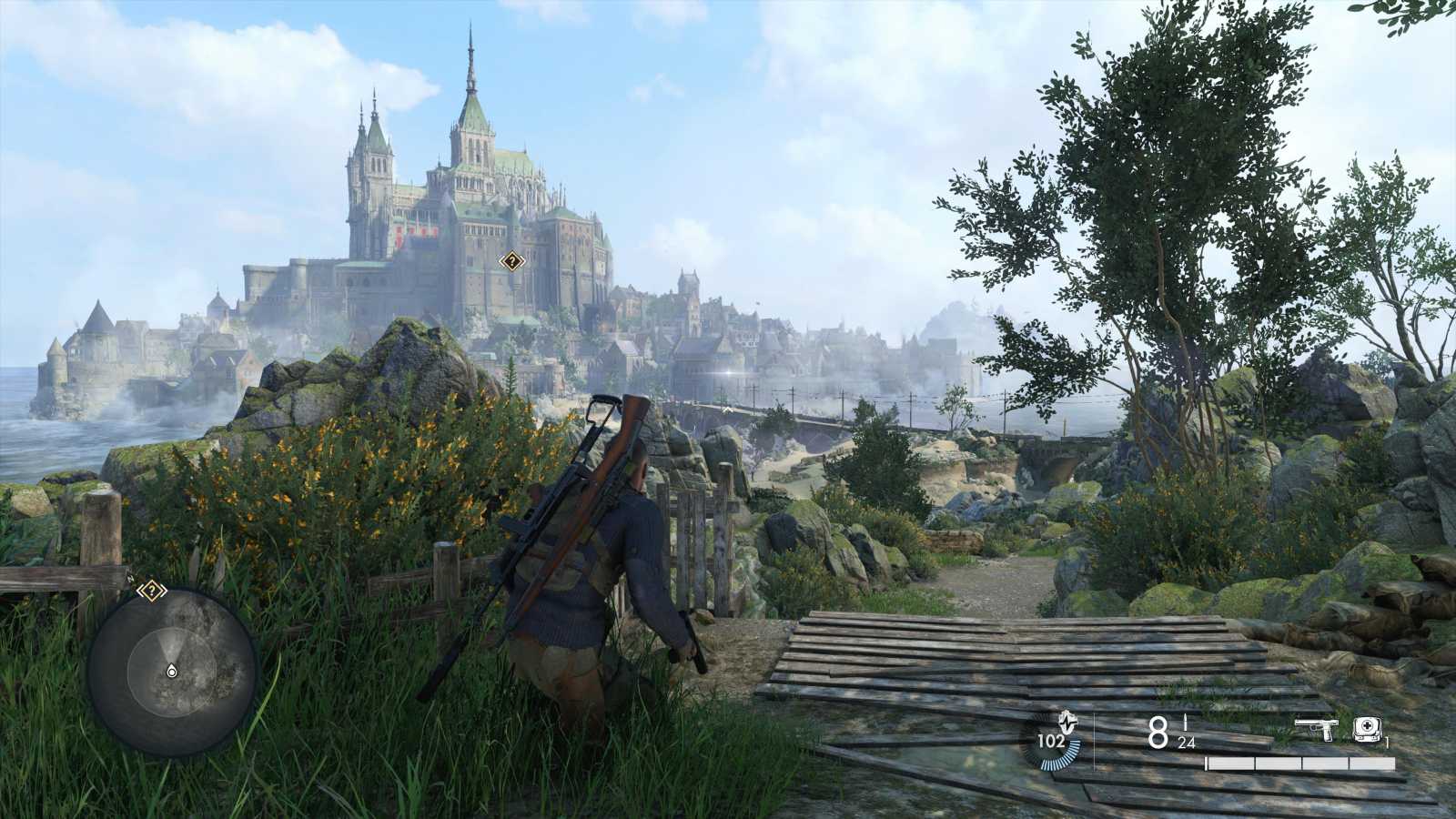Viewport: 1456px width, 819px height.
Task: Click the "?" objective marker on the minimap edge
Action: tap(152, 590)
